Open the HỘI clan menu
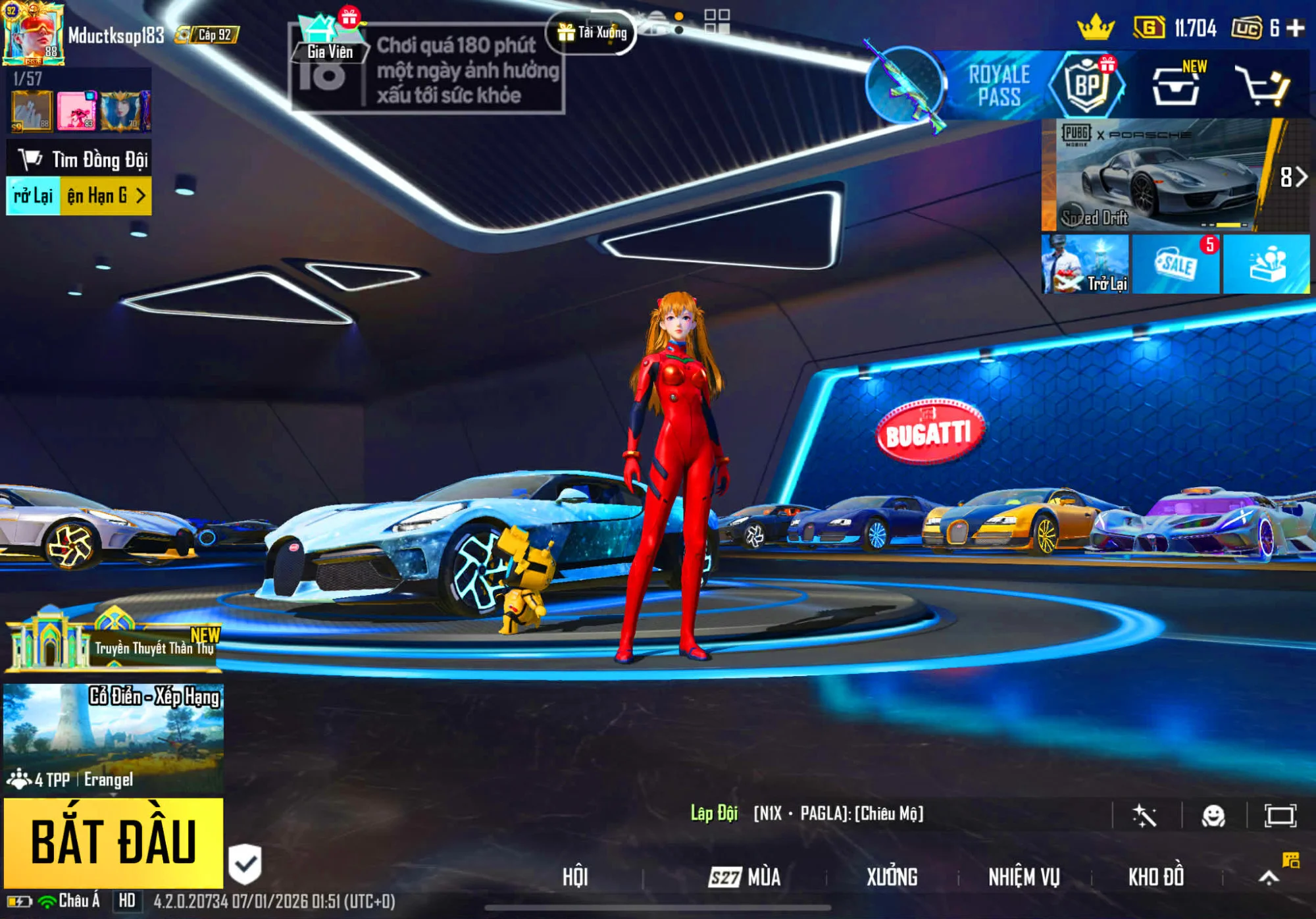The image size is (1316, 919). coord(575,877)
